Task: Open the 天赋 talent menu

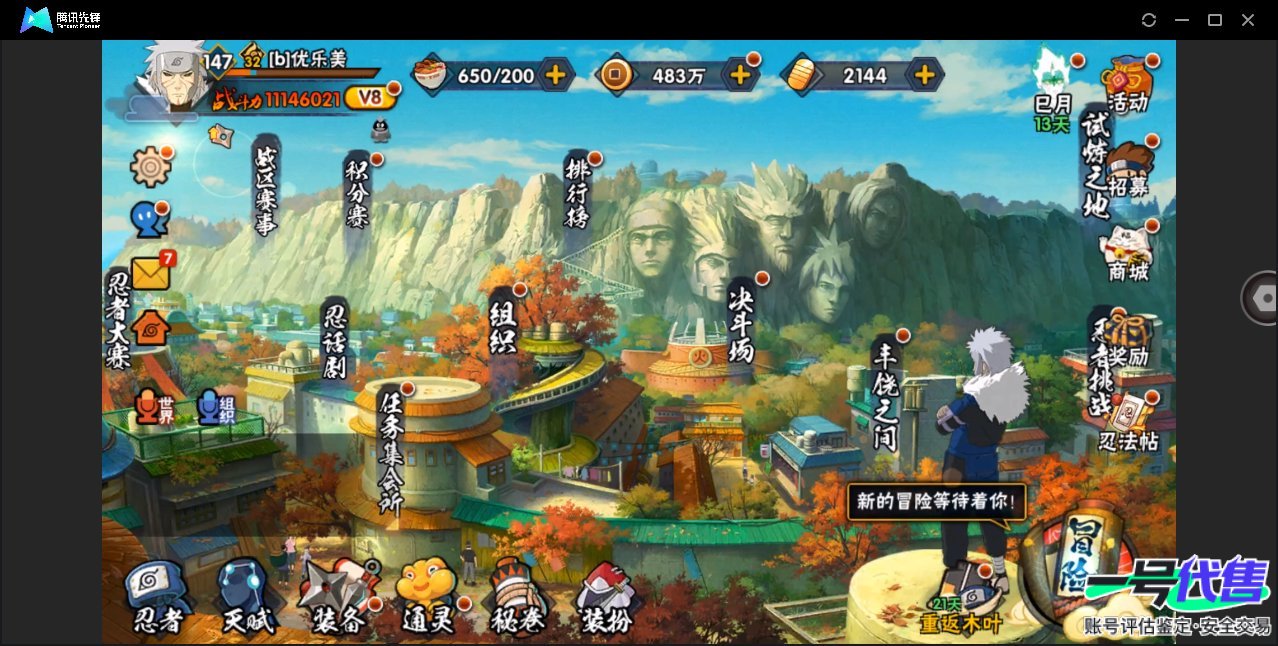Action: tap(247, 597)
